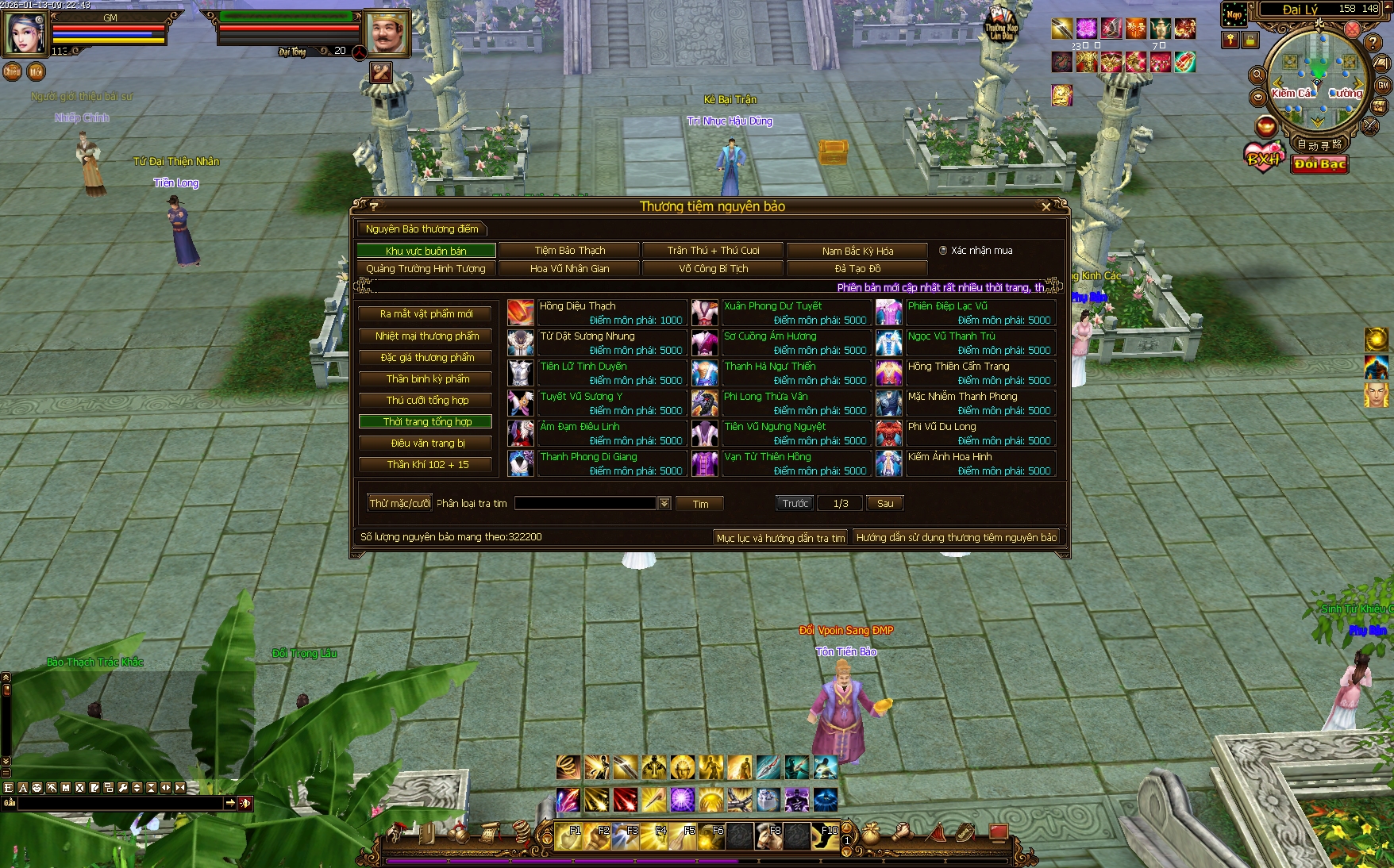Choose the Ra mắt vật phẩm mới category
Screen dimensions: 1394x868
click(426, 314)
